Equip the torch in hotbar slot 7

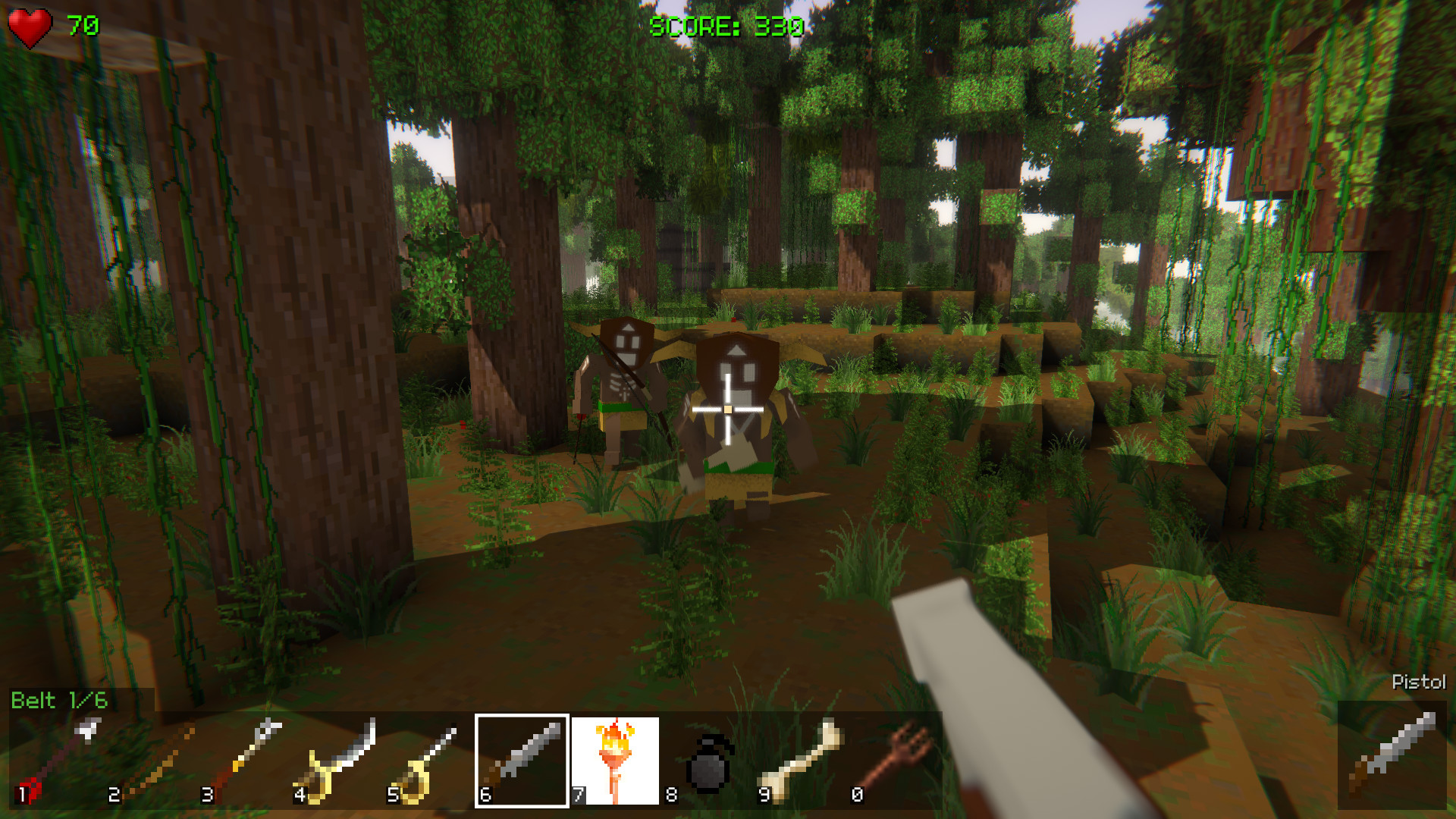pos(616,758)
